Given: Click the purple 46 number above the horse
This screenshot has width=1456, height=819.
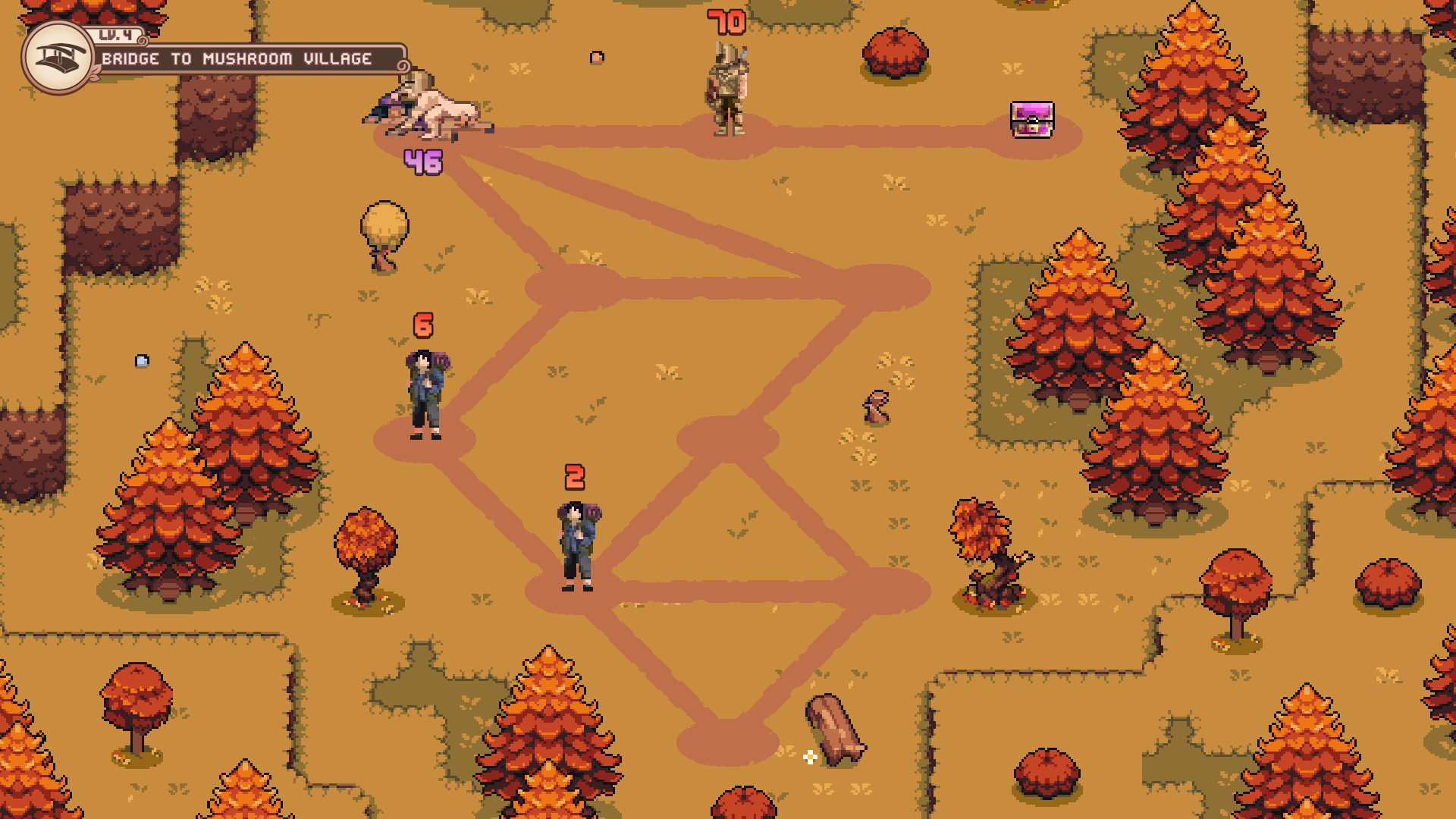Looking at the screenshot, I should (425, 161).
